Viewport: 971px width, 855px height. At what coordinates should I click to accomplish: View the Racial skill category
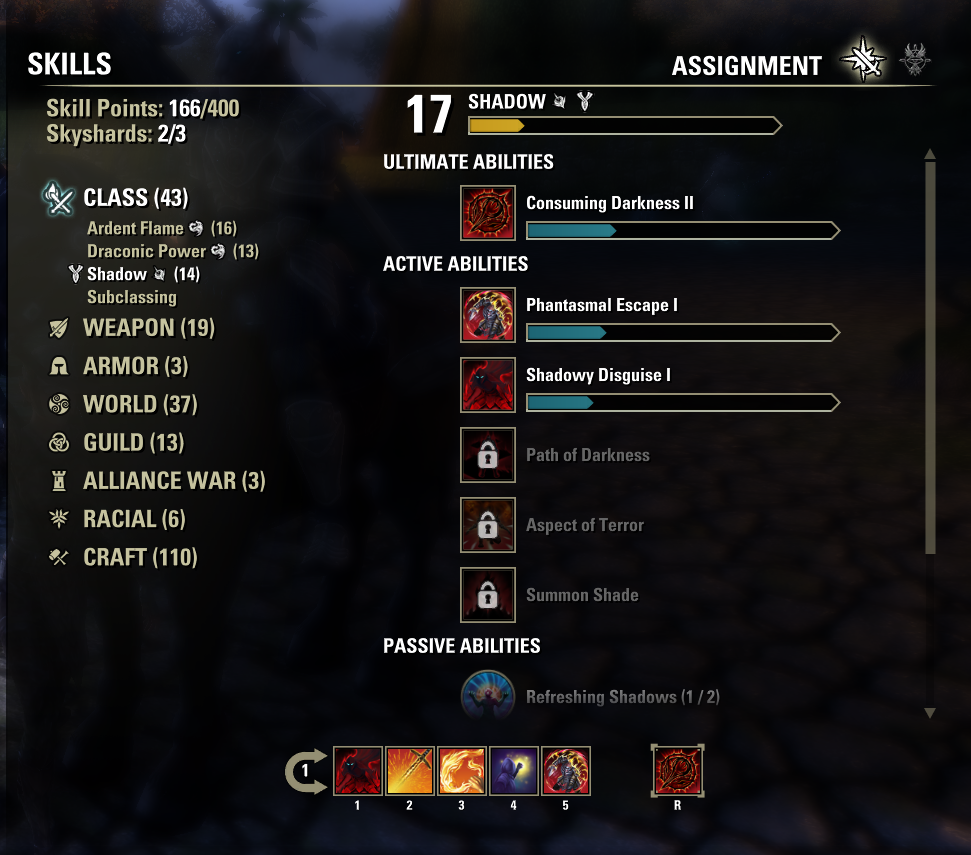point(134,519)
